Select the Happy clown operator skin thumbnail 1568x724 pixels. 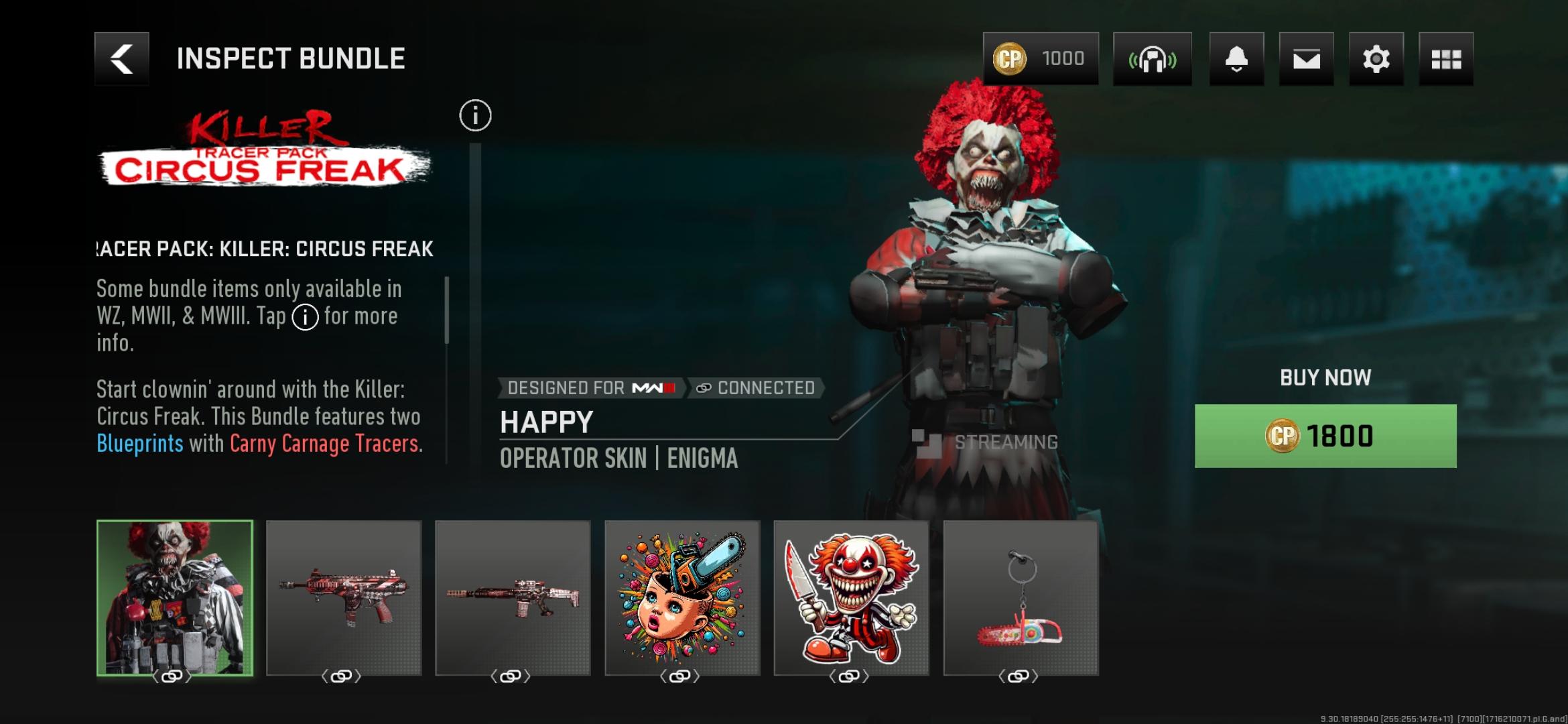[175, 597]
